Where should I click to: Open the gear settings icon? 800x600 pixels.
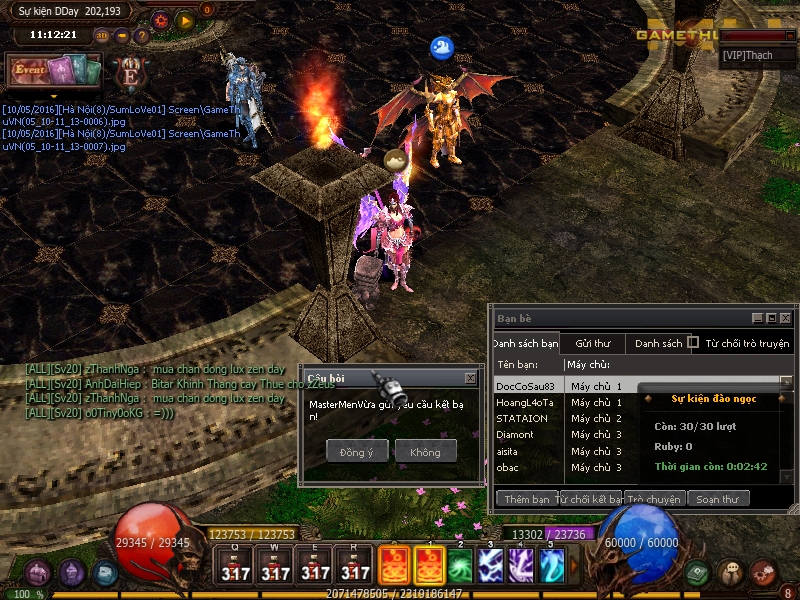[x=161, y=19]
